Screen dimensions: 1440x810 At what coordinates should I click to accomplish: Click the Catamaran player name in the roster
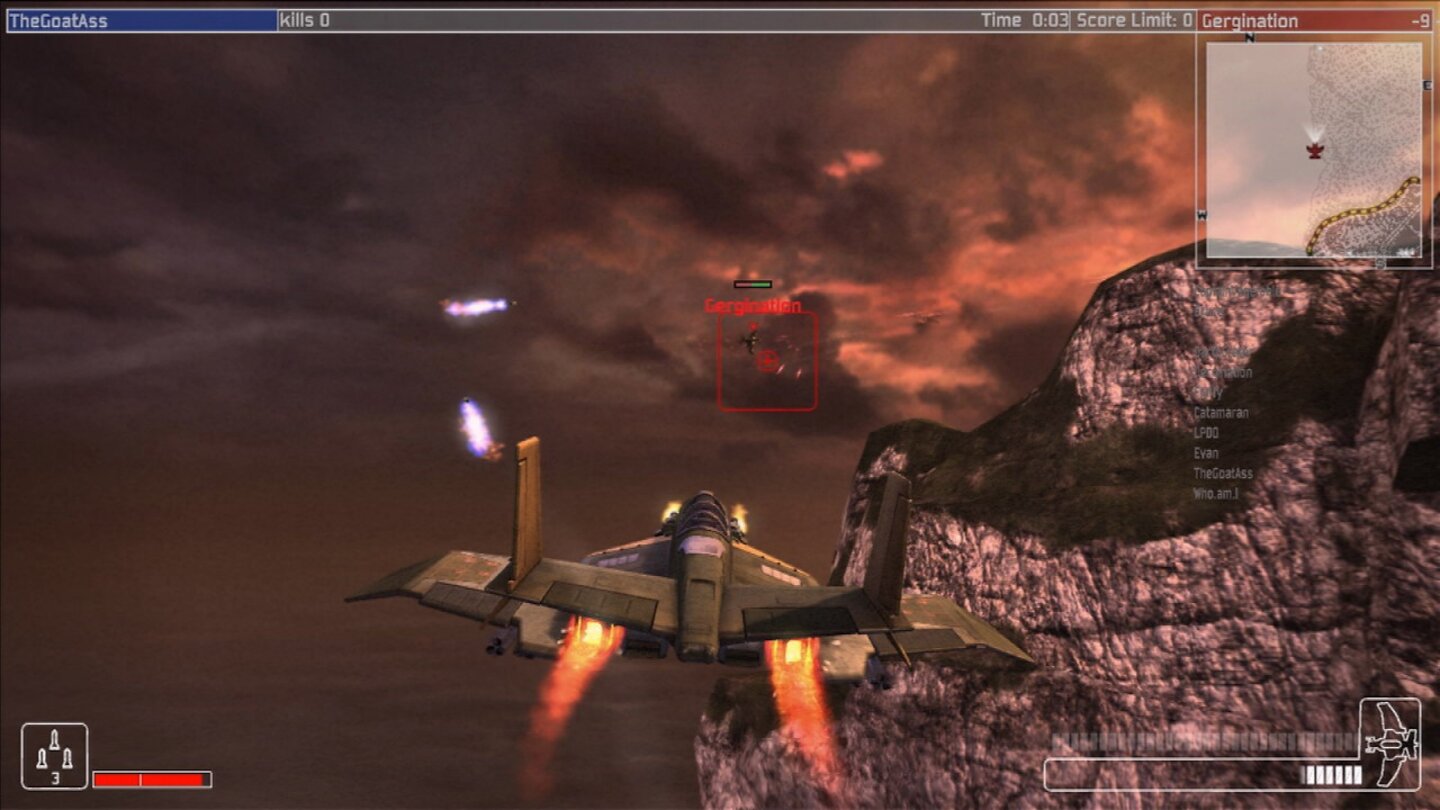1222,413
